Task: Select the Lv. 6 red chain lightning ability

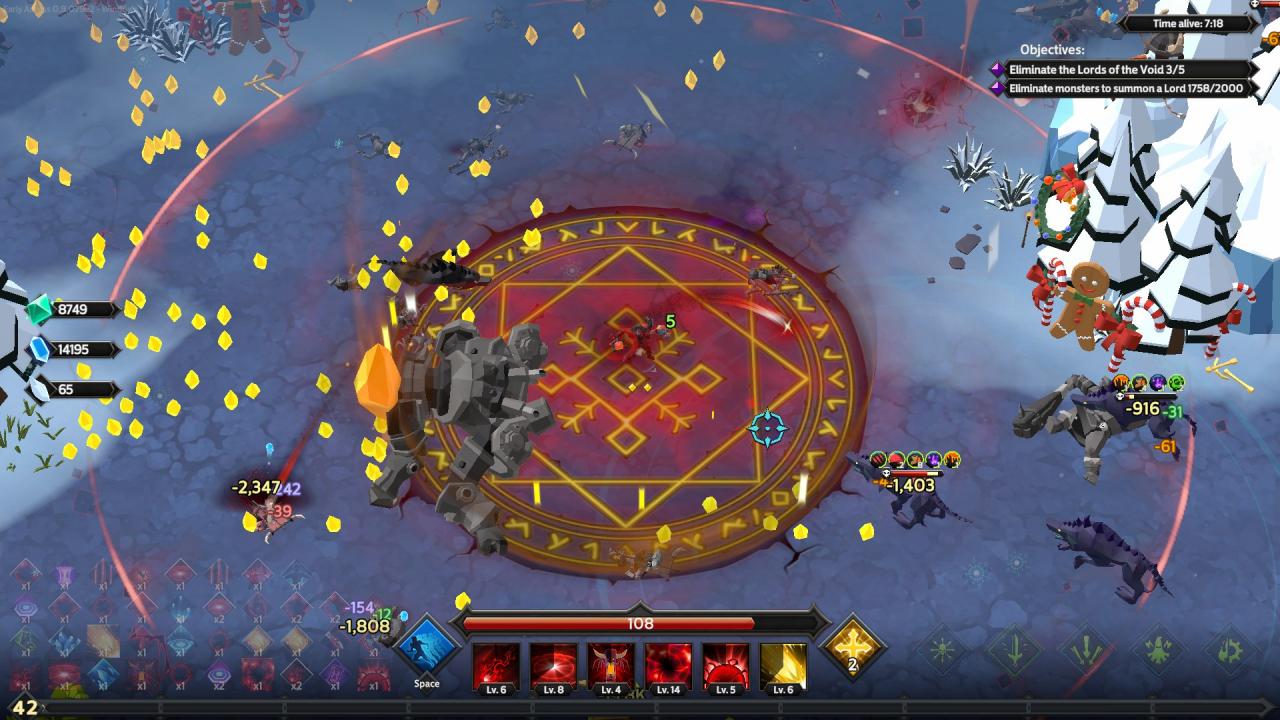Action: point(496,667)
